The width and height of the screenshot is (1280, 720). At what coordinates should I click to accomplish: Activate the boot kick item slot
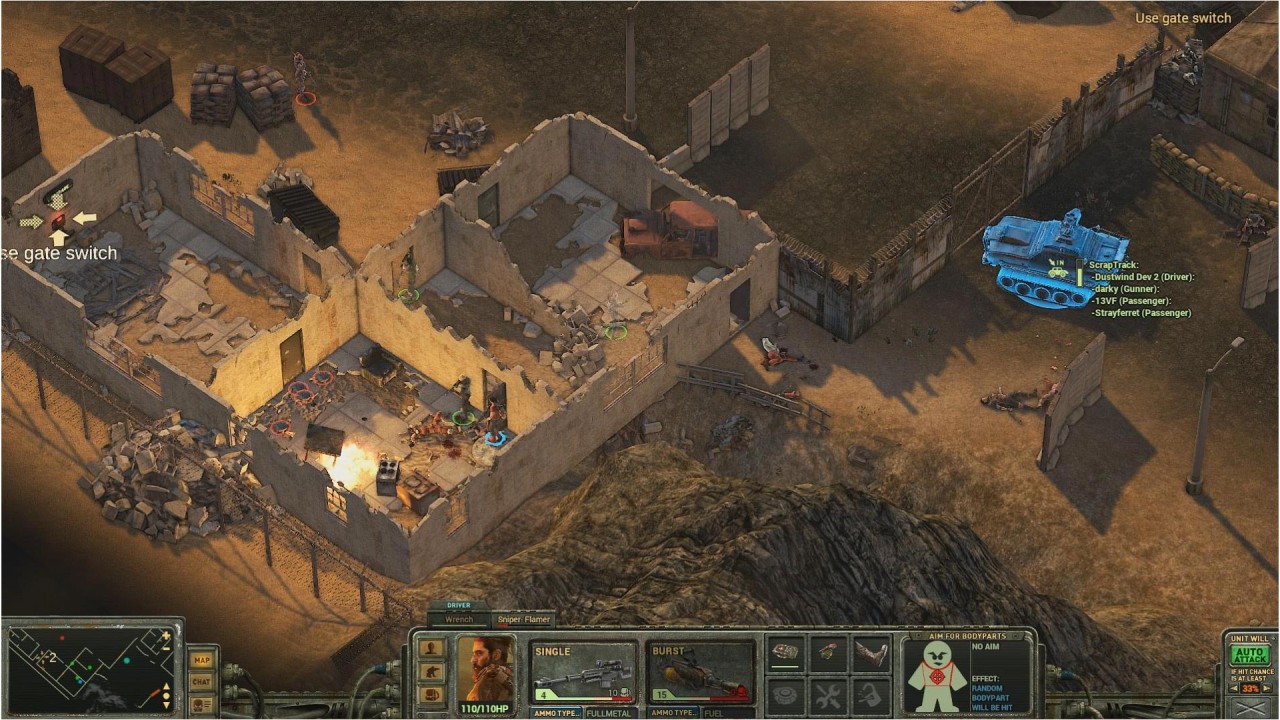pos(871,654)
